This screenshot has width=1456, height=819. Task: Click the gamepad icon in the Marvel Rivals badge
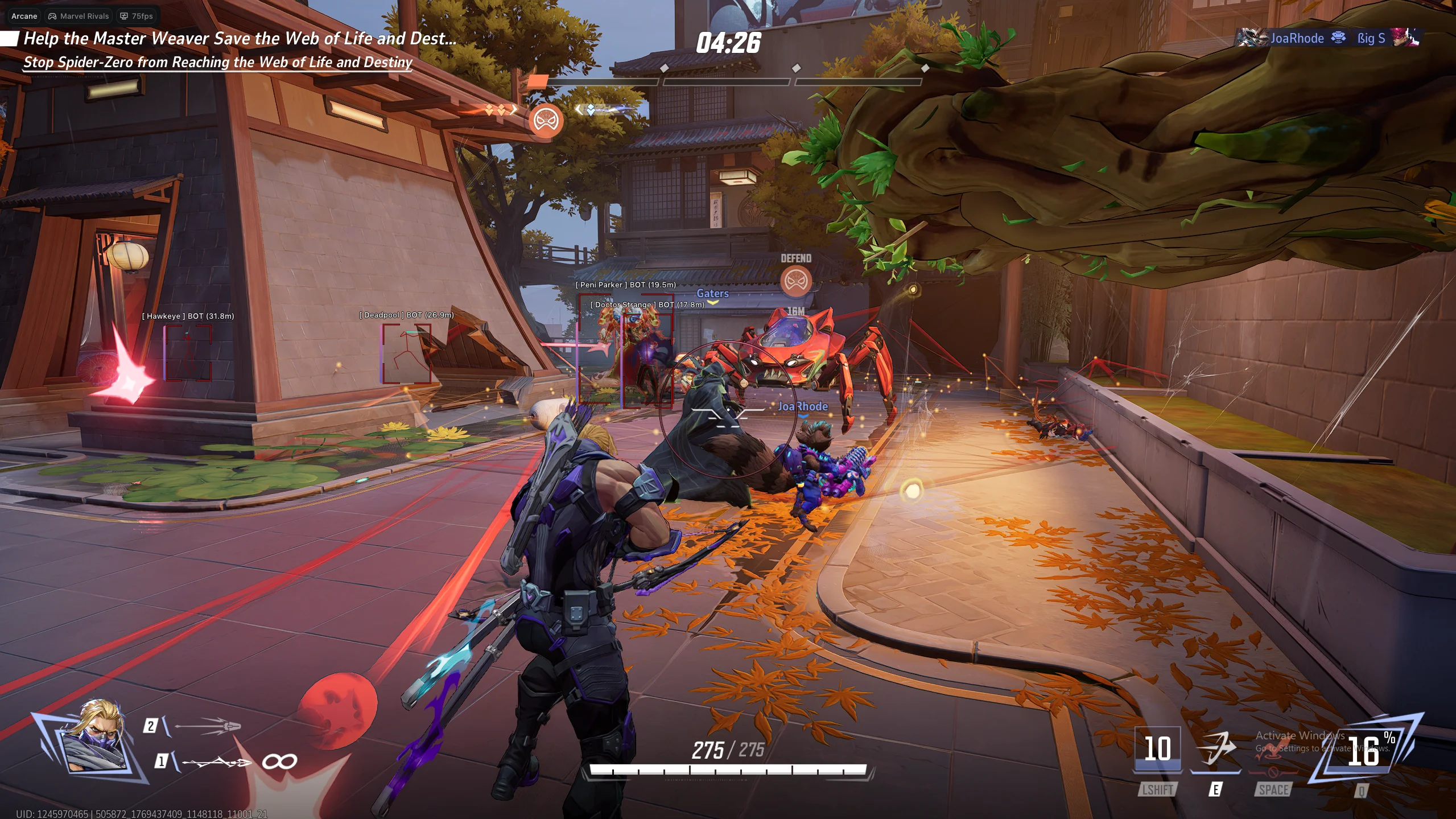point(52,16)
